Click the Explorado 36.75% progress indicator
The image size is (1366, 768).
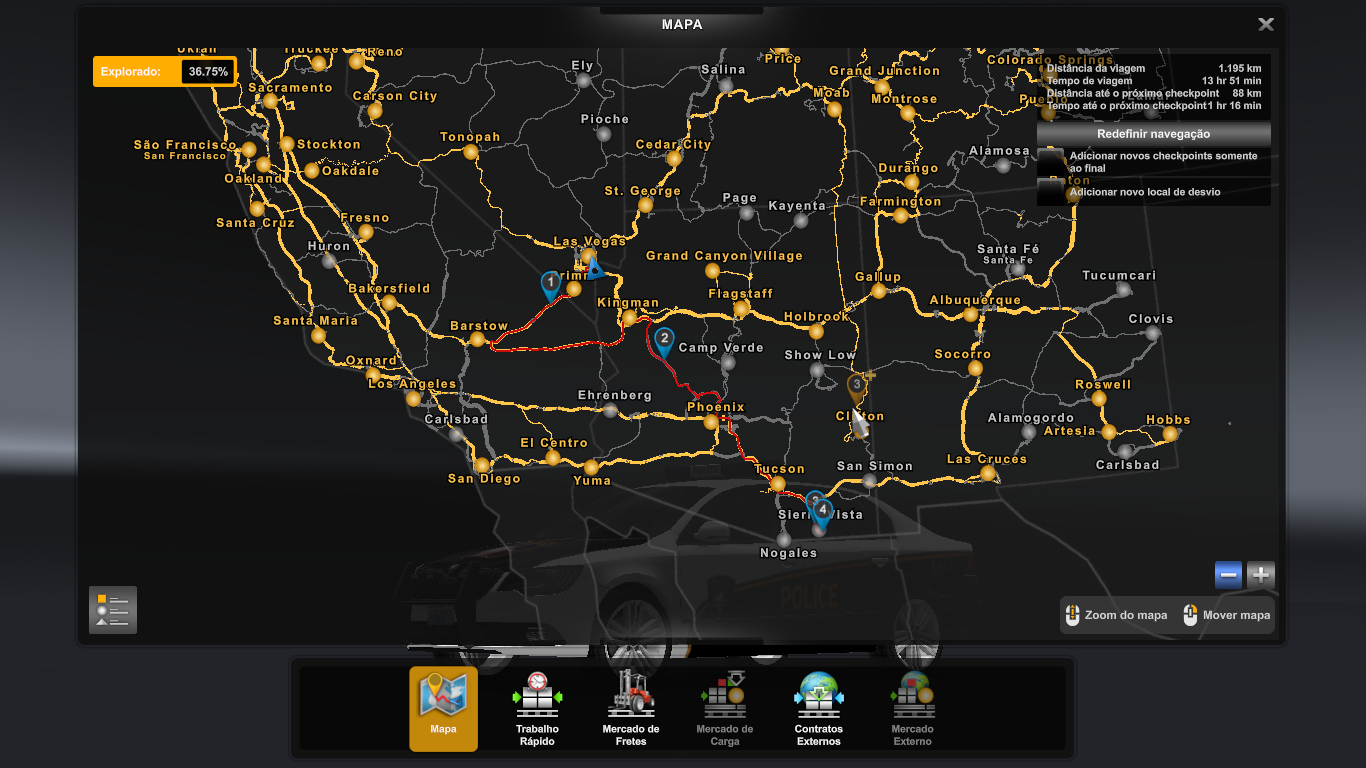164,71
